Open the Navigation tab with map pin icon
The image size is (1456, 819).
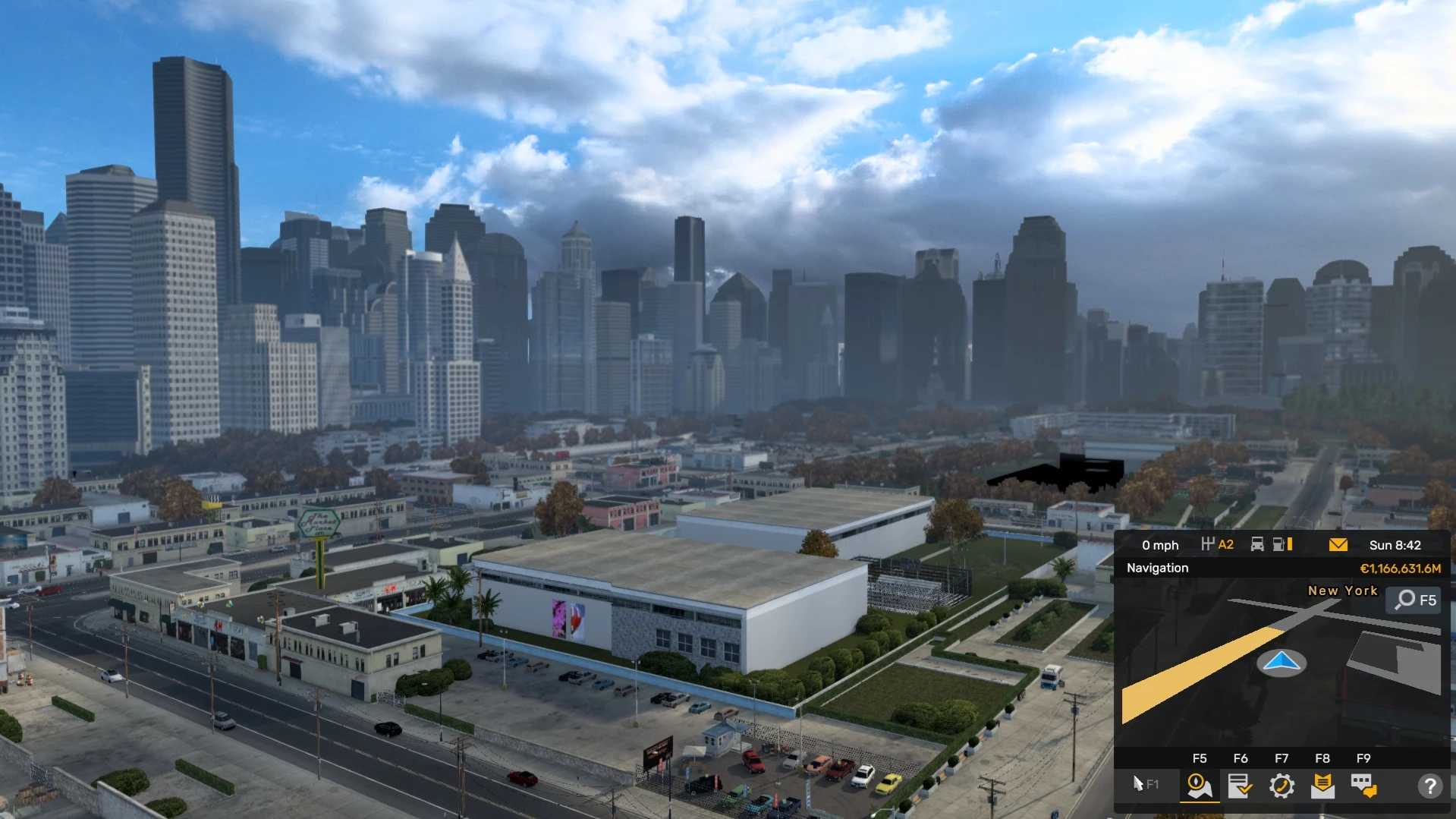click(1199, 786)
